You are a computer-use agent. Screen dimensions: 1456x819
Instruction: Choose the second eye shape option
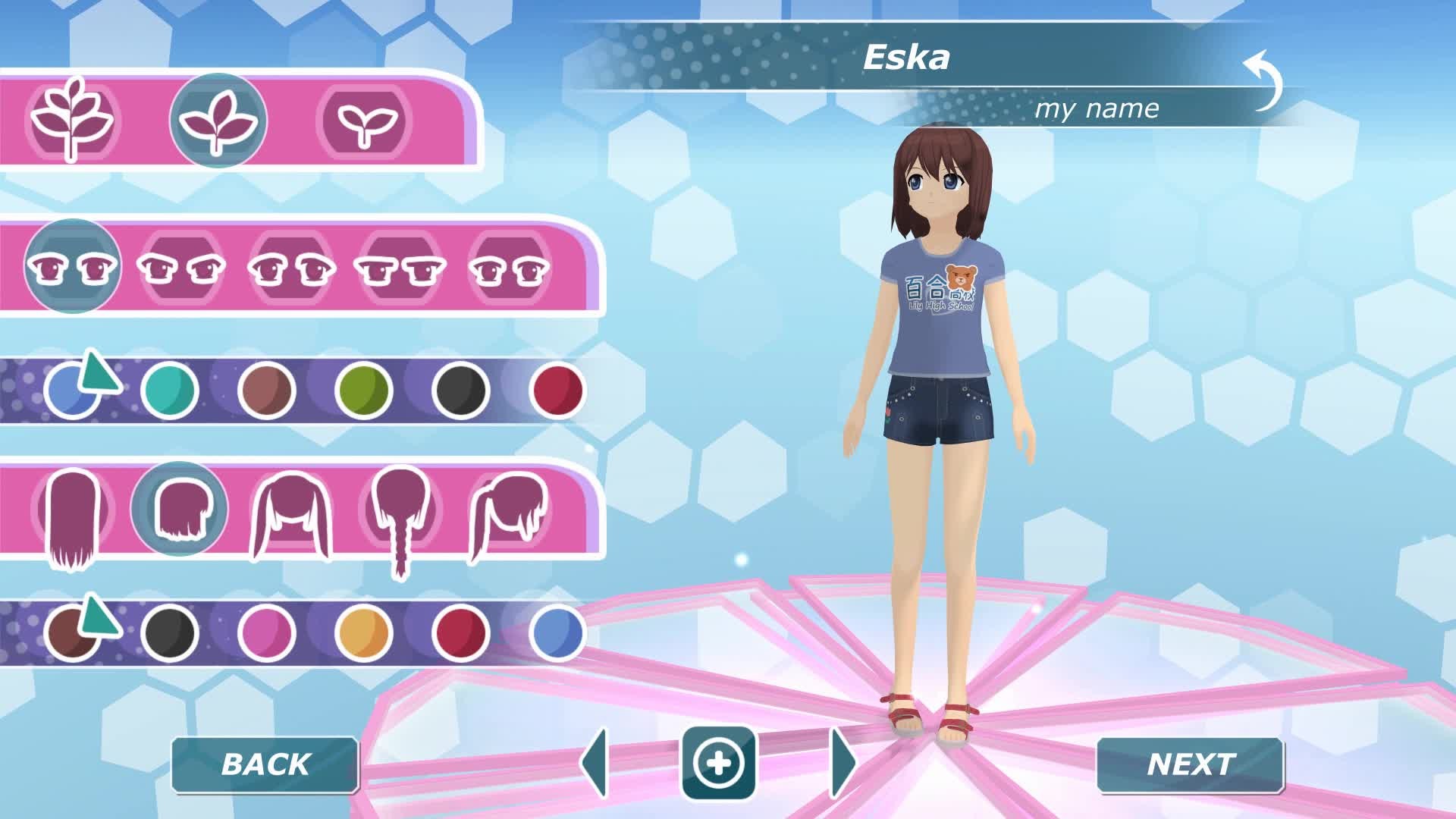tap(180, 268)
